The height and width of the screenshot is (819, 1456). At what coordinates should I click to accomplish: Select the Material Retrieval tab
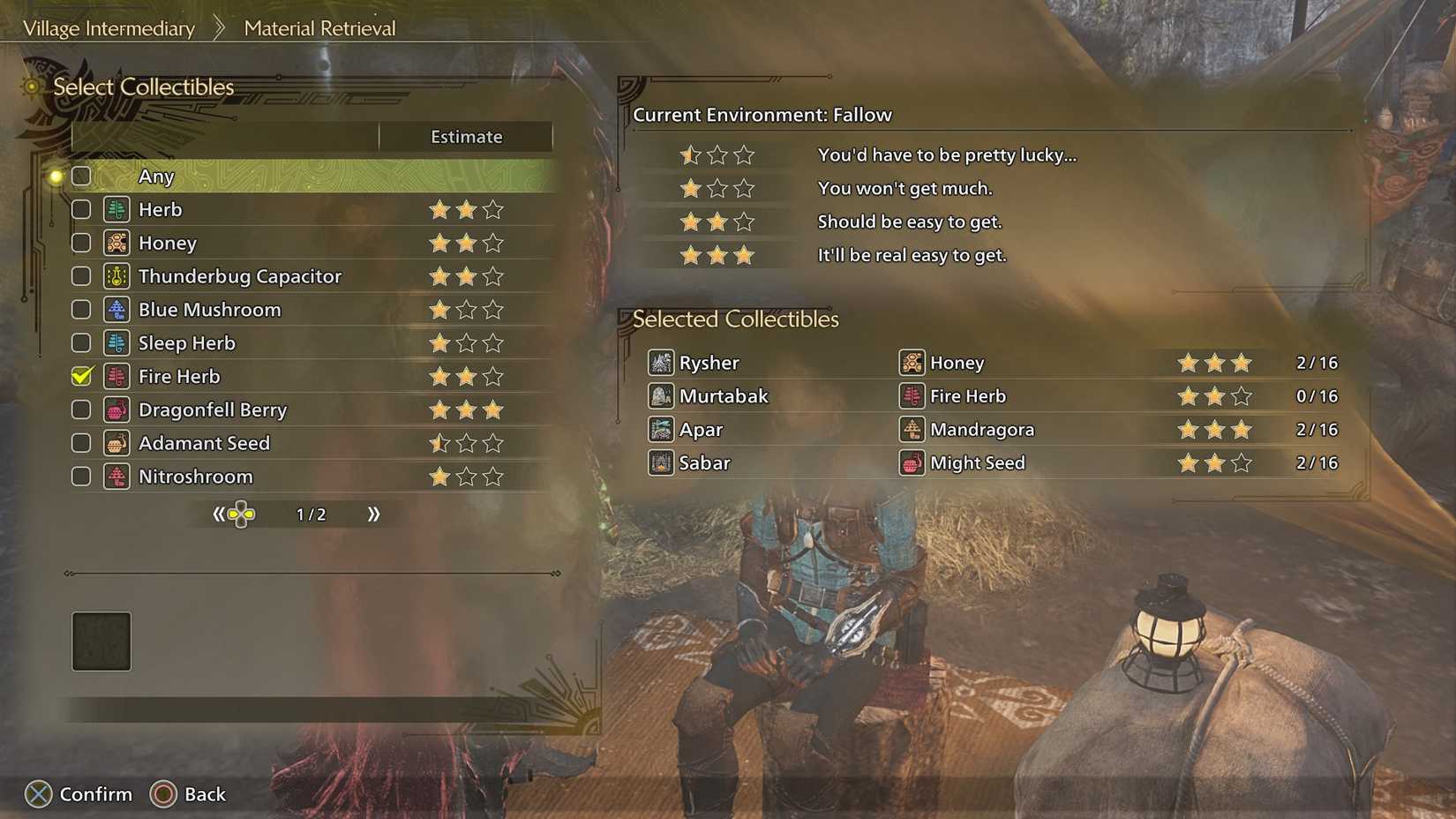[x=319, y=28]
